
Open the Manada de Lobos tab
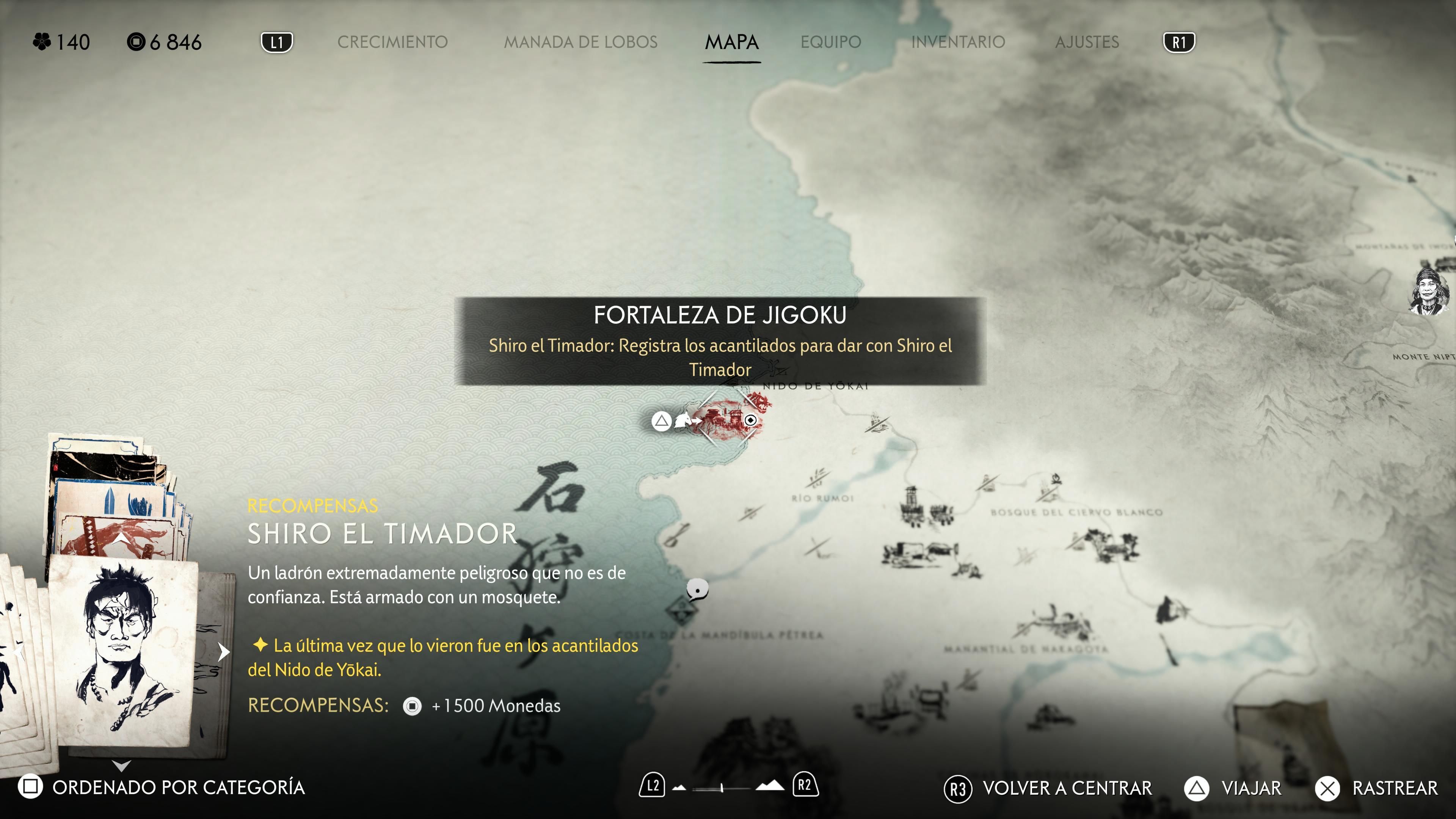581,42
